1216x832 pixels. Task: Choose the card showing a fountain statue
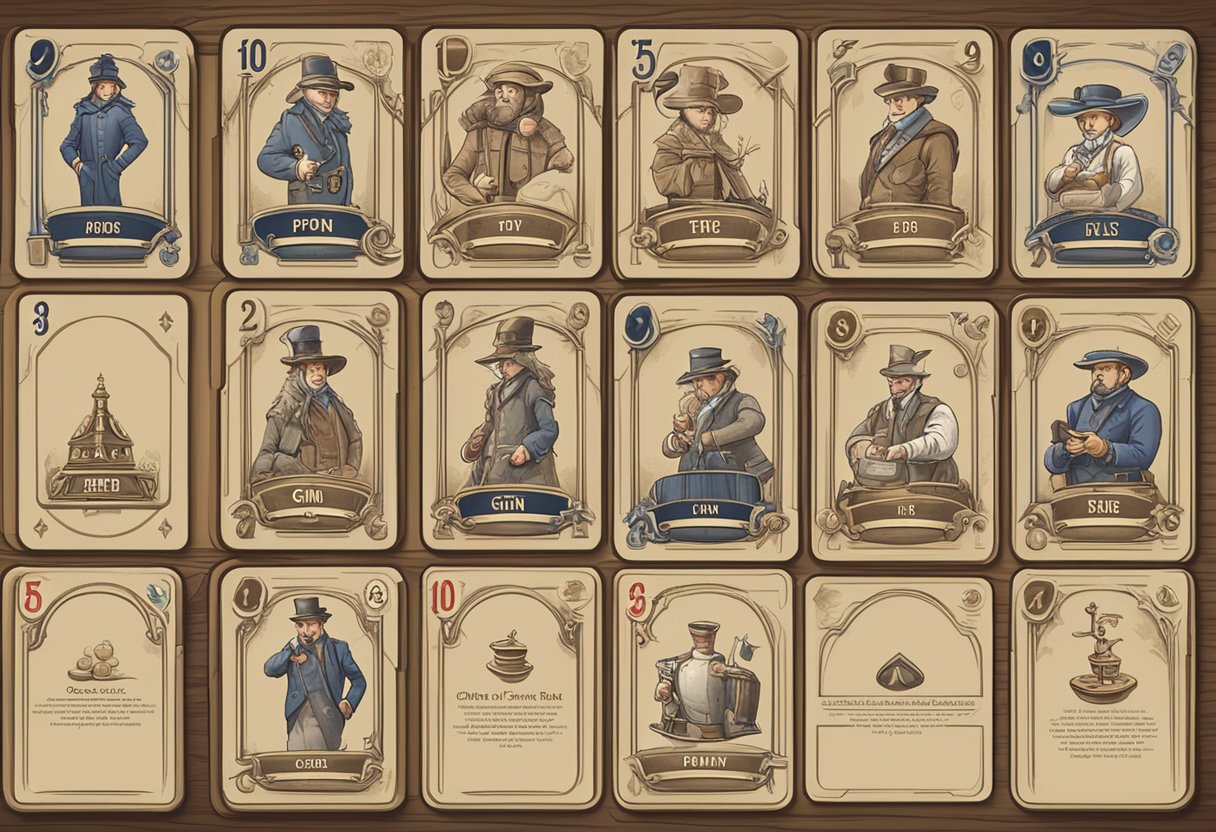[1102, 688]
